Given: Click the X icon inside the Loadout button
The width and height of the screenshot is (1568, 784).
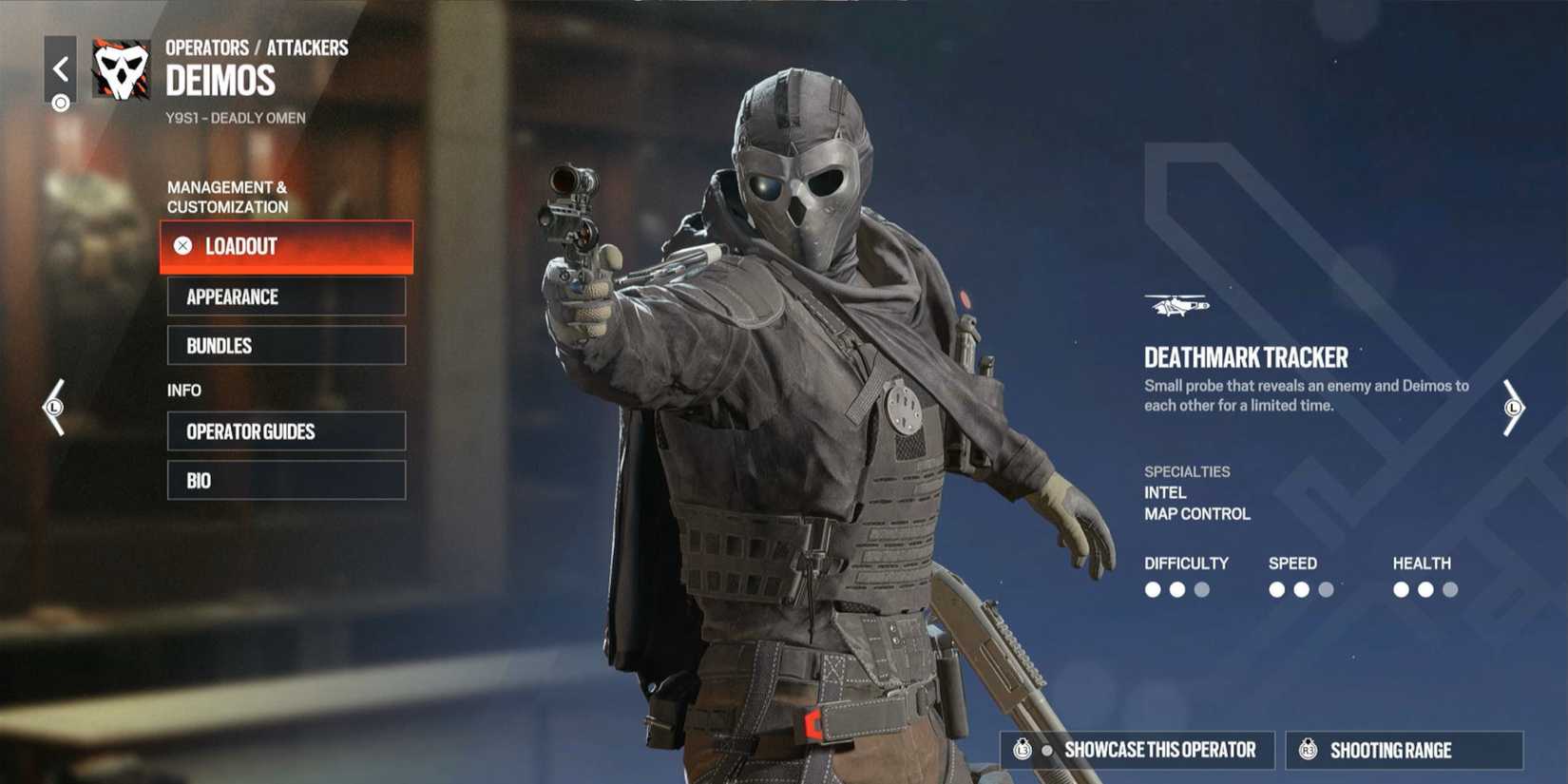Looking at the screenshot, I should click(182, 246).
